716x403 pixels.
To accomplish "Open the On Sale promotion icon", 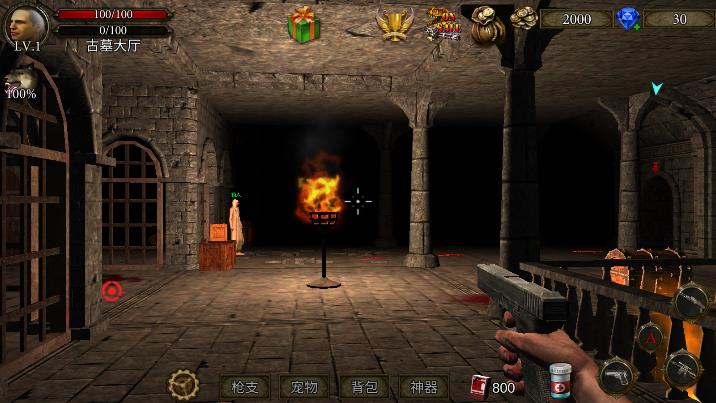I will [x=443, y=22].
